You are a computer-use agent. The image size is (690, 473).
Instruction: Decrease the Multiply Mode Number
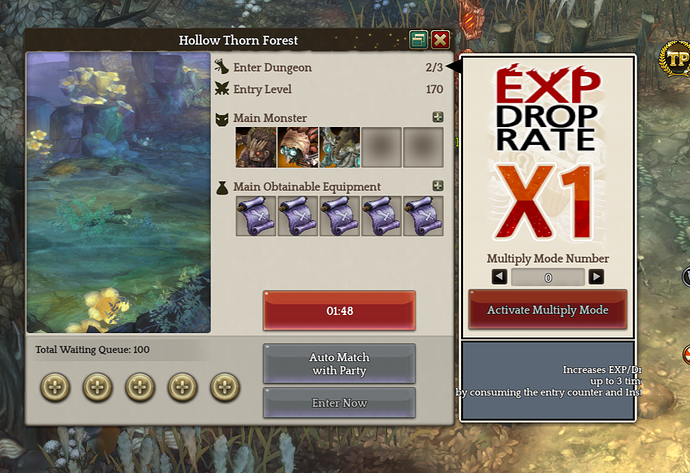tap(499, 277)
